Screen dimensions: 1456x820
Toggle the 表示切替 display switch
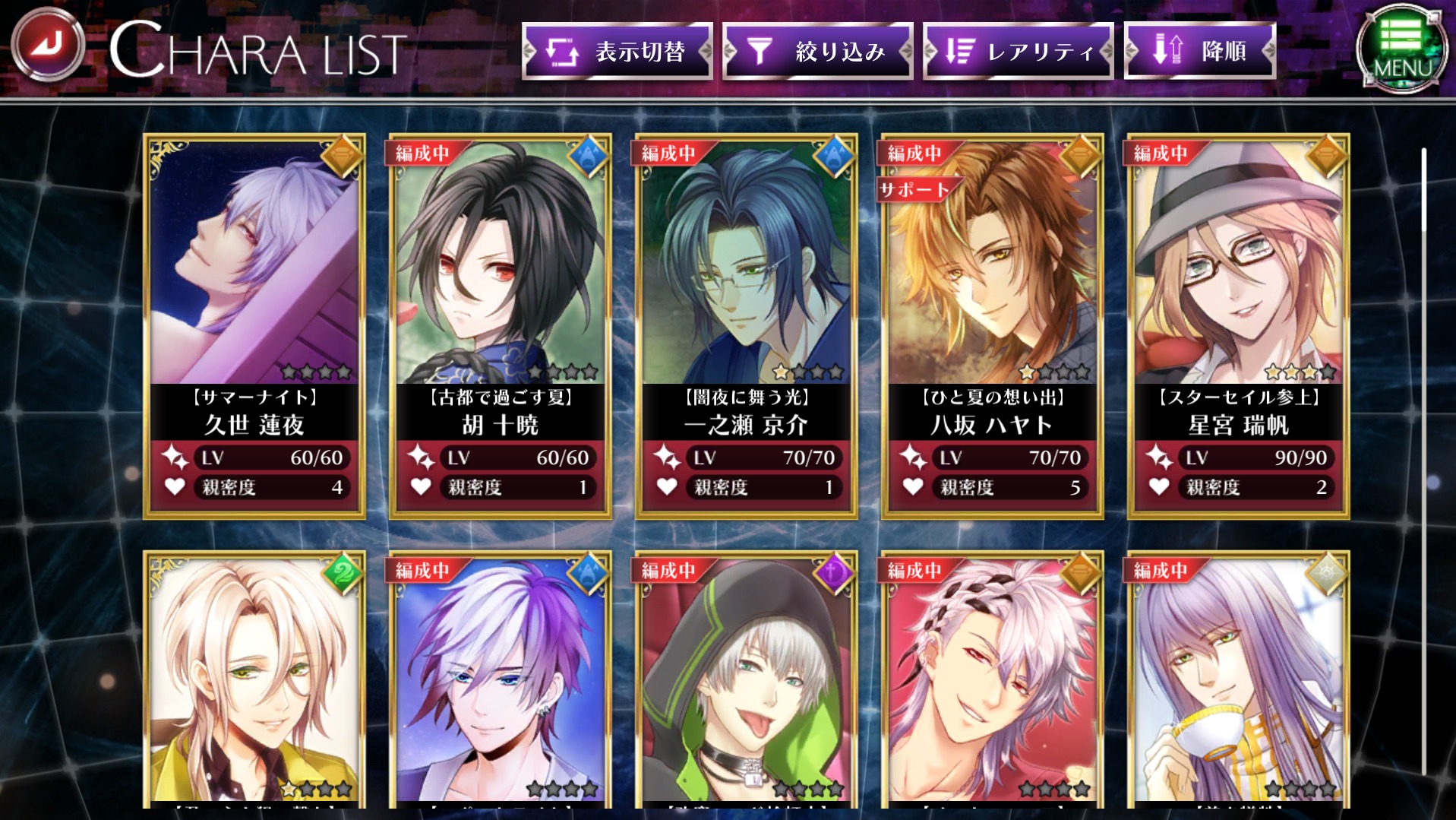point(617,51)
